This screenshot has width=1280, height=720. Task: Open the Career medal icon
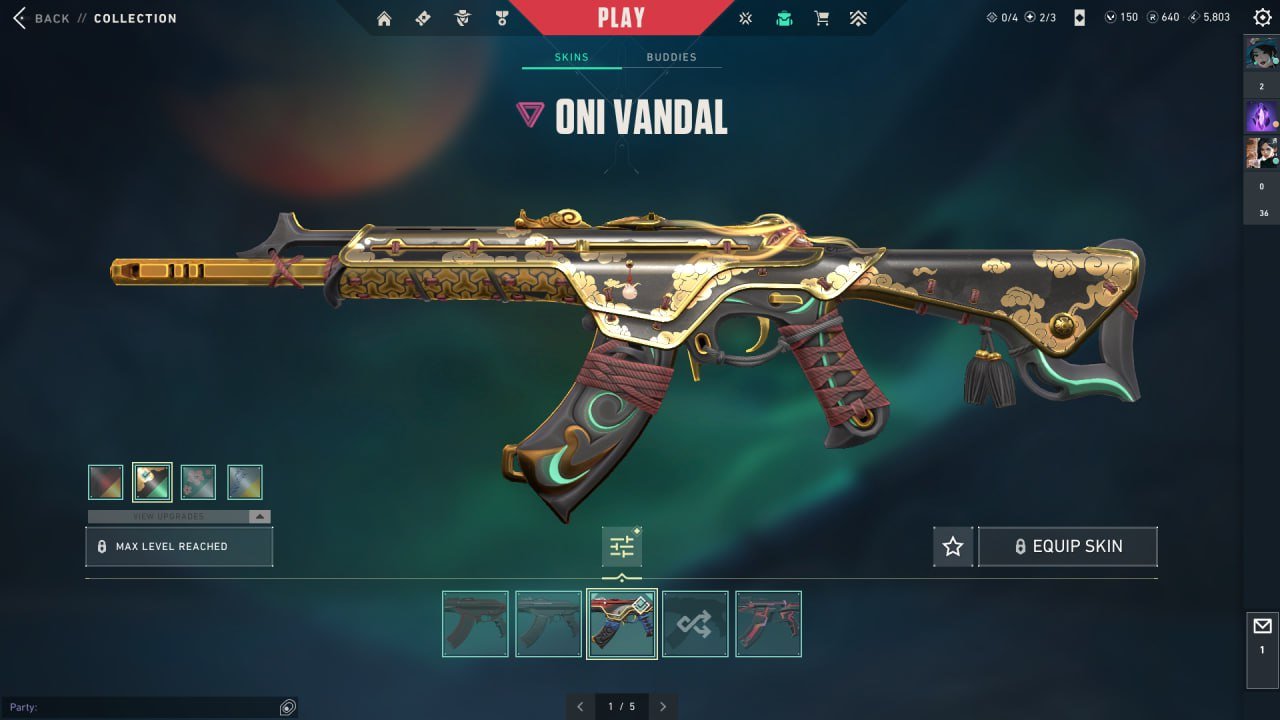500,17
